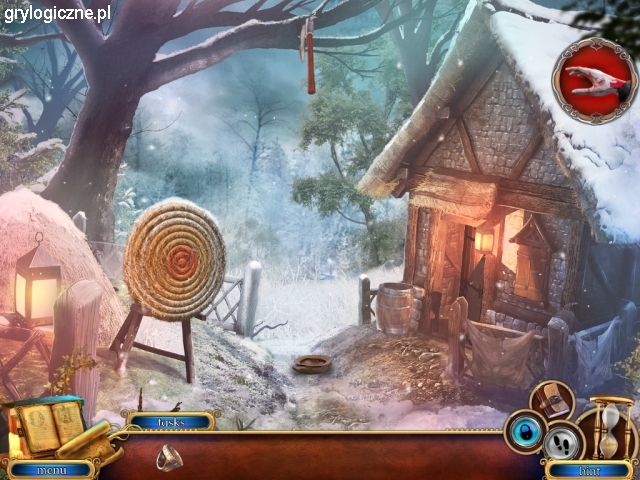Select the silver ring in inventory
640x480 pixels.
[x=168, y=457]
